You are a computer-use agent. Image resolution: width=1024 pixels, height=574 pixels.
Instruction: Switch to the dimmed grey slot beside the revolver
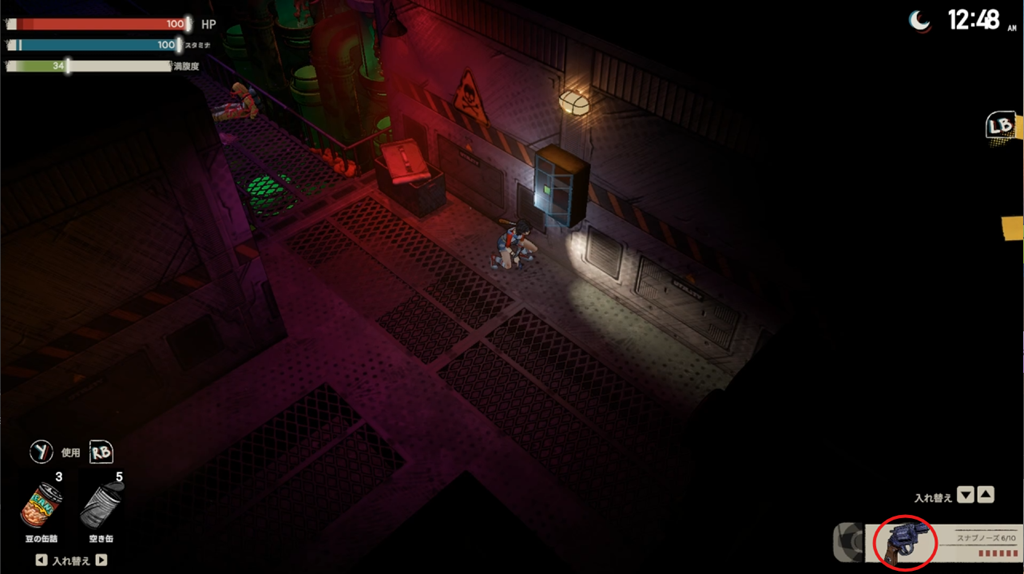(849, 542)
